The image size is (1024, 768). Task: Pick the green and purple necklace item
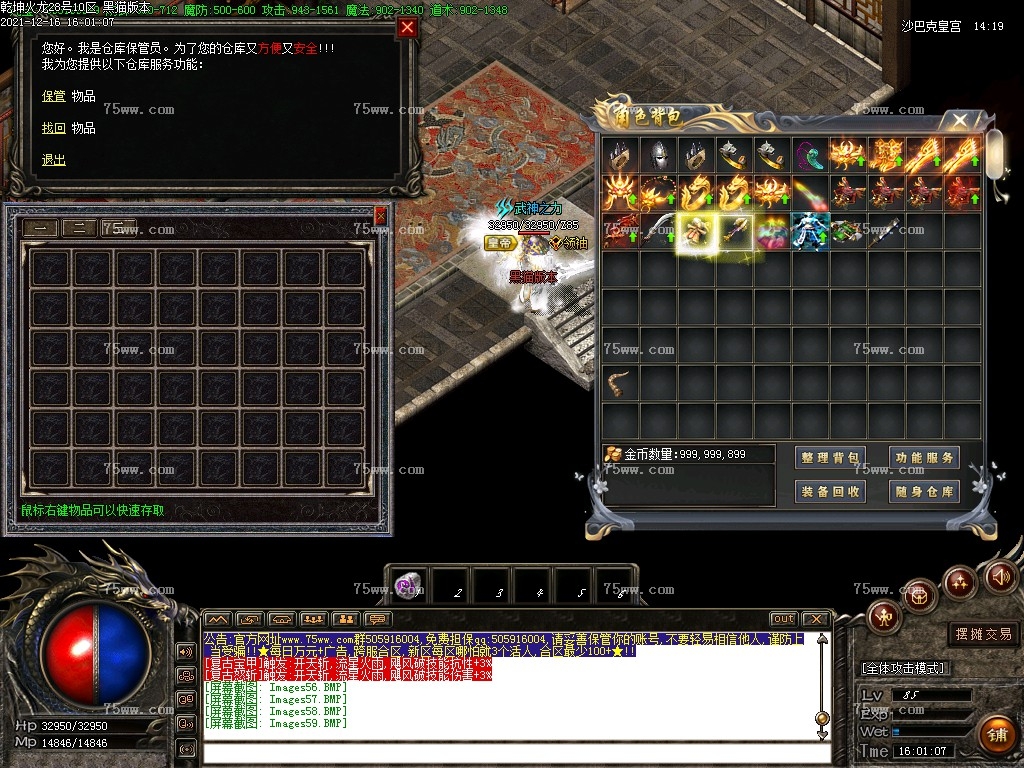(x=811, y=154)
